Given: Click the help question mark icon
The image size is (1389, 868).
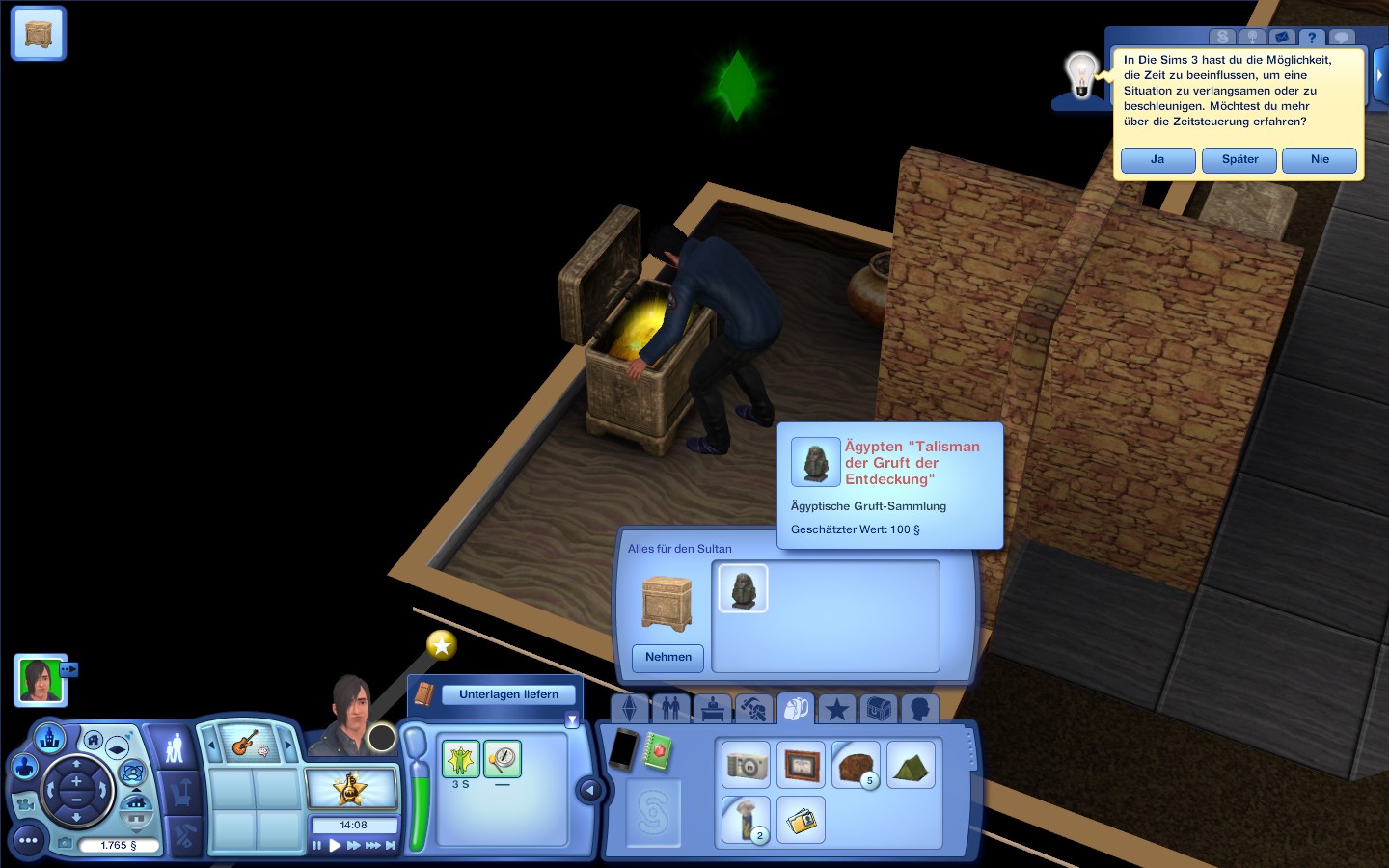Looking at the screenshot, I should point(1311,38).
